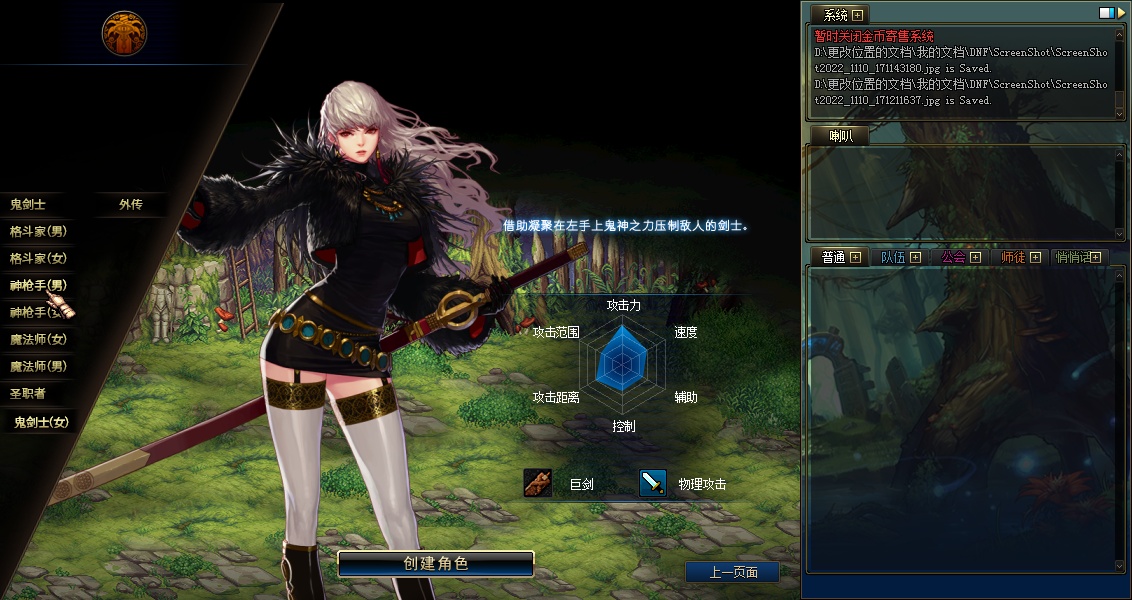Go back with the 上一页面 button
1132x600 pixels.
732,572
